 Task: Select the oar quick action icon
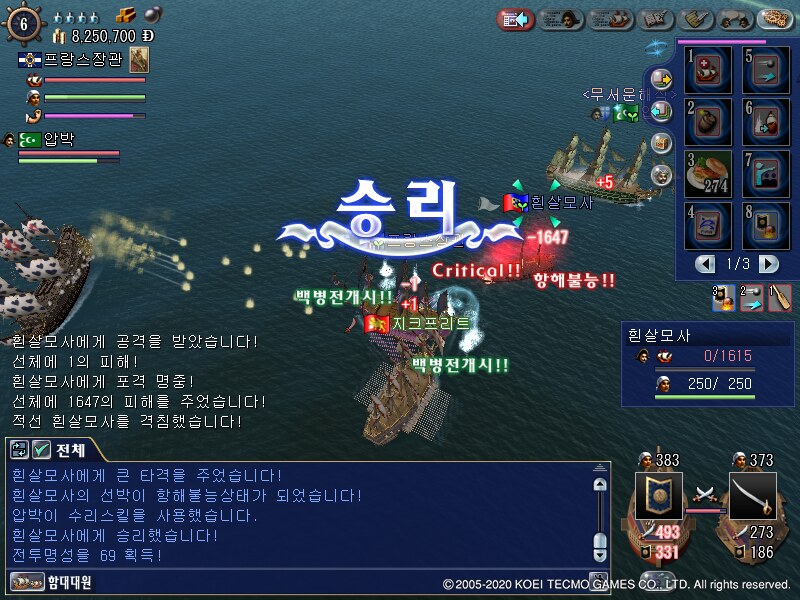click(x=780, y=298)
